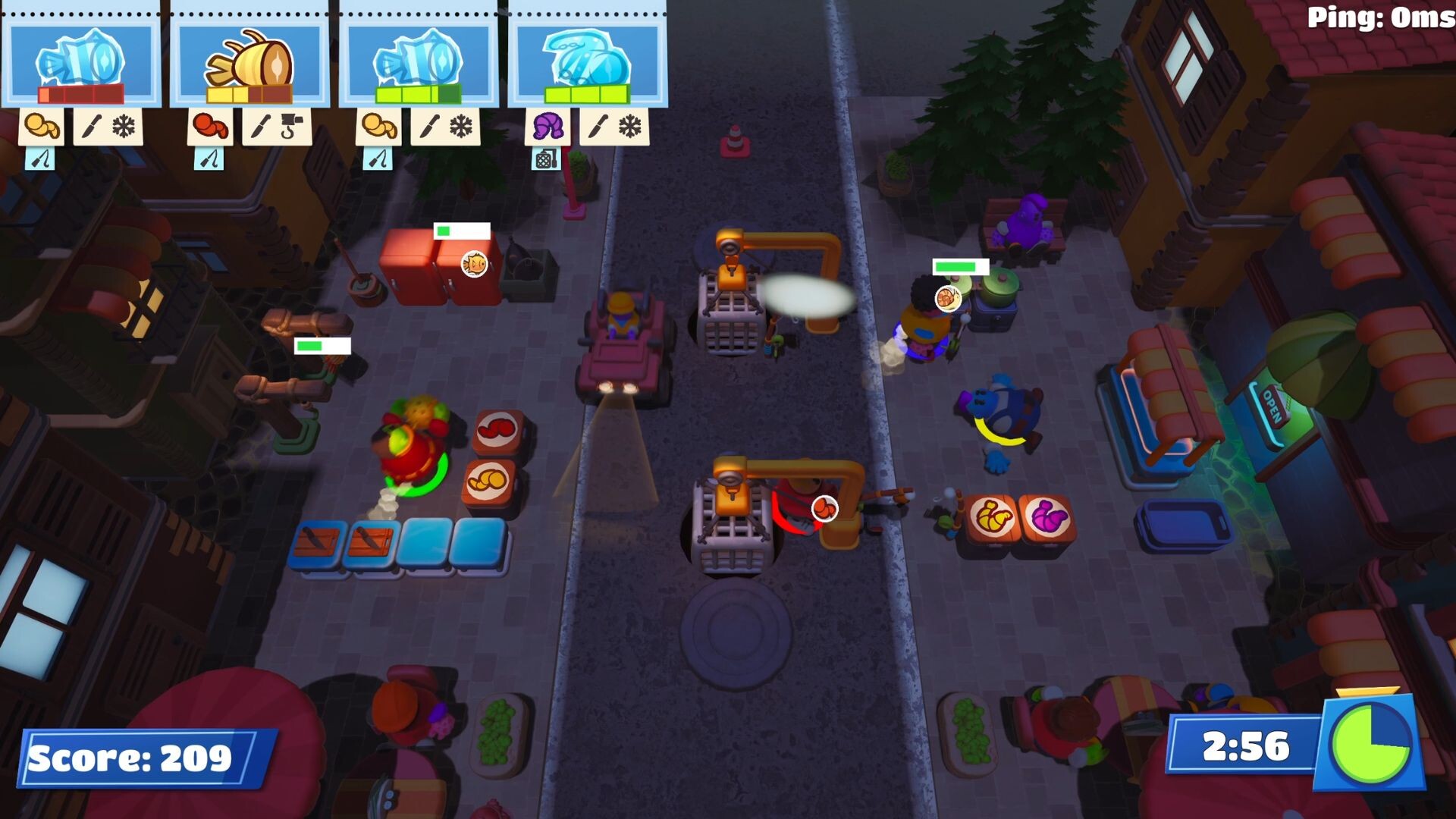Click the fish bubble above the red fridge
The width and height of the screenshot is (1456, 819).
pos(475,262)
